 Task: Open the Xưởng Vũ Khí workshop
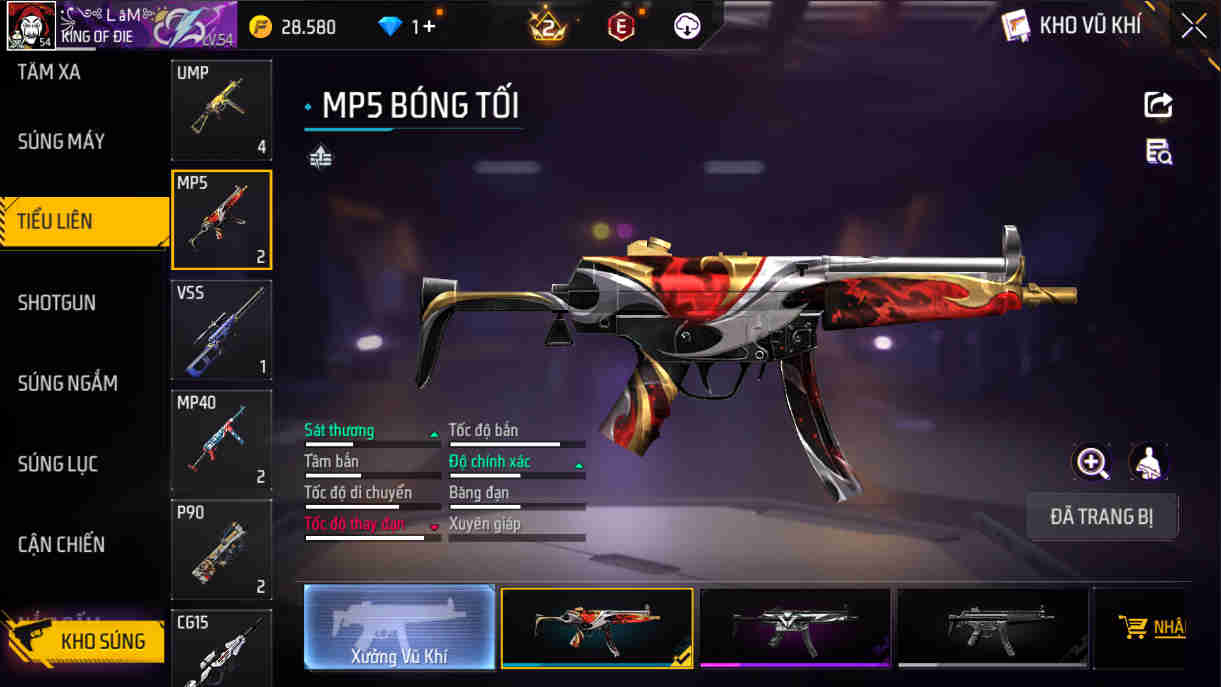[399, 627]
